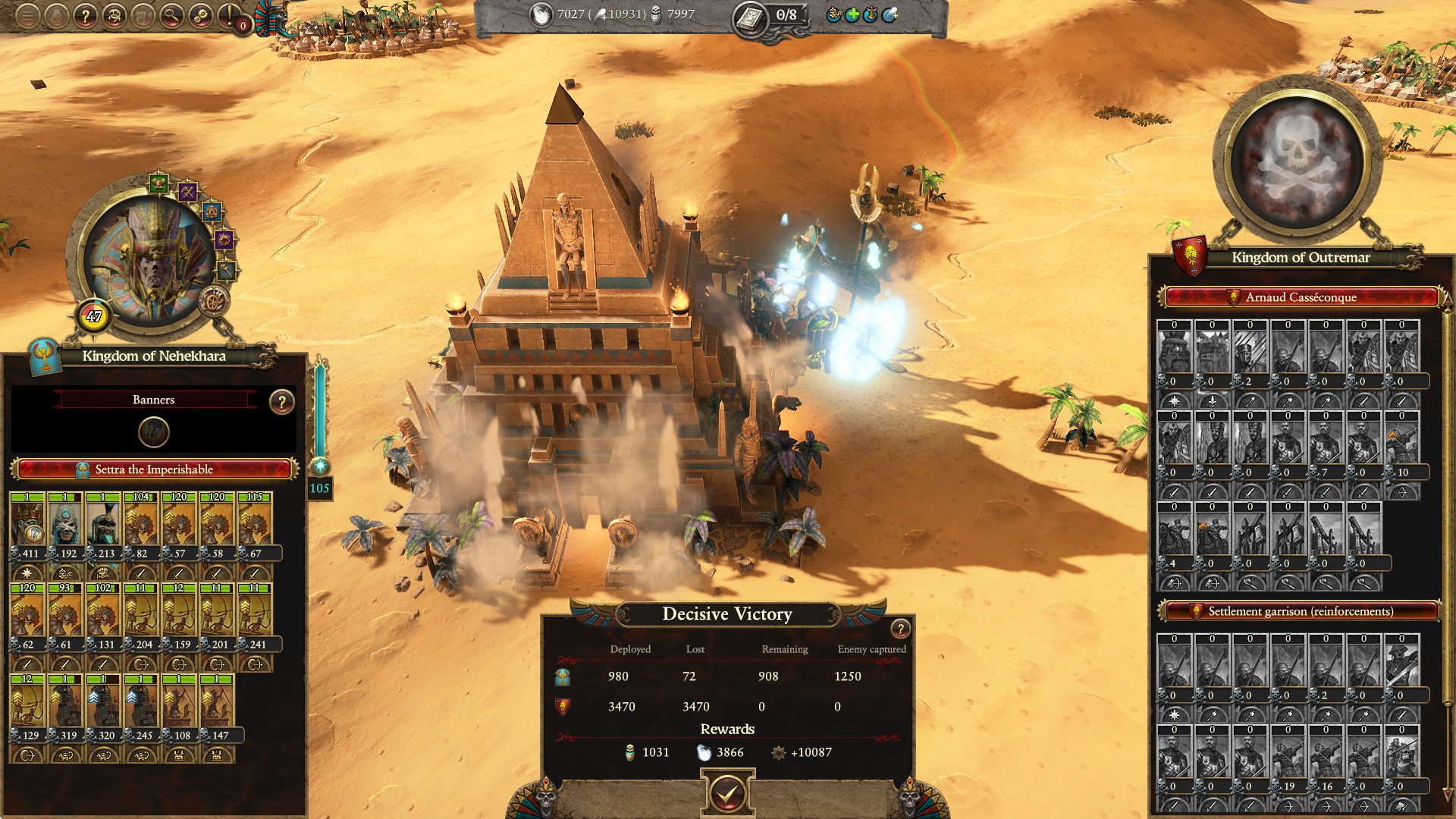Click the empty banner slot icon
Image resolution: width=1456 pixels, height=819 pixels.
(x=154, y=432)
